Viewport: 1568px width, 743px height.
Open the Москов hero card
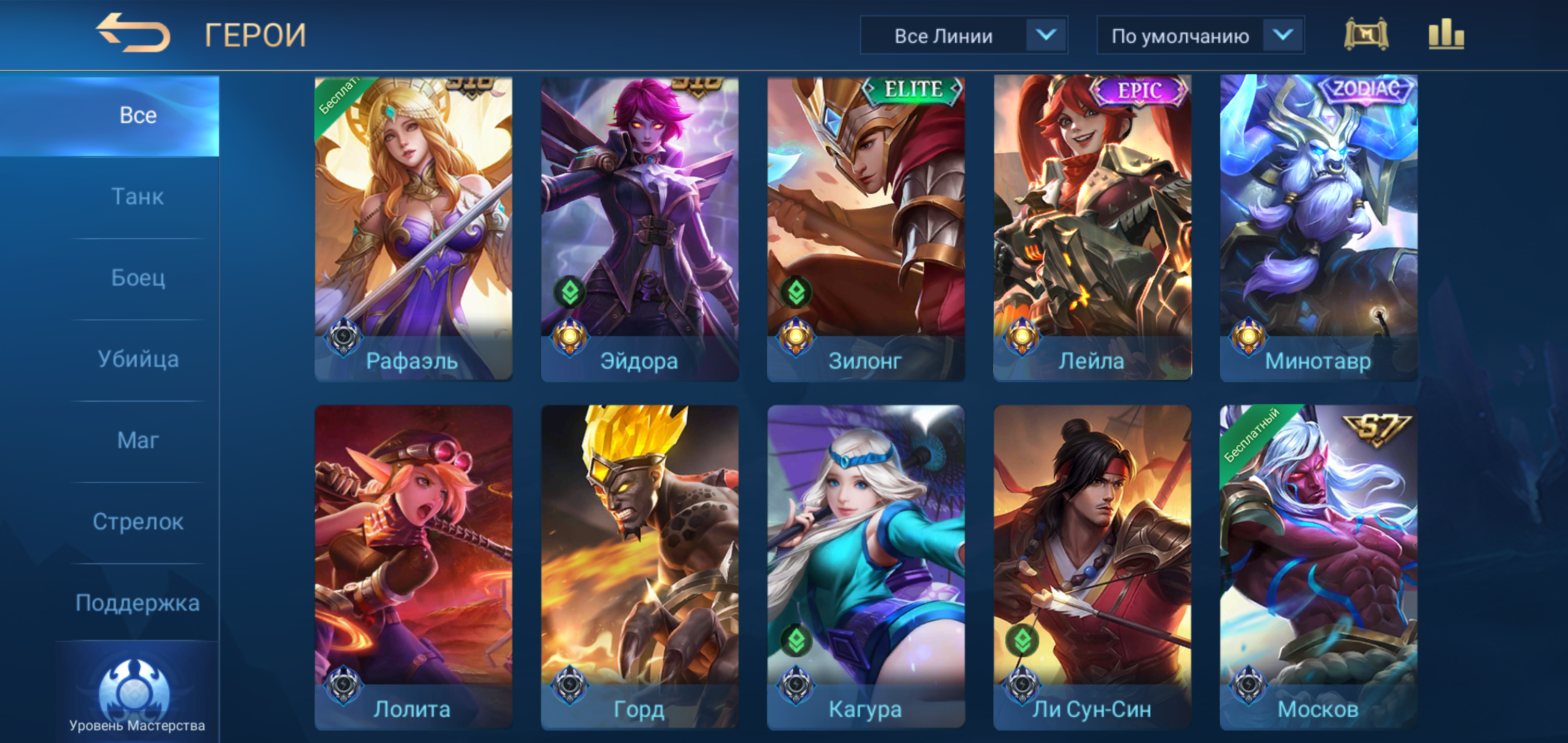coord(1318,567)
